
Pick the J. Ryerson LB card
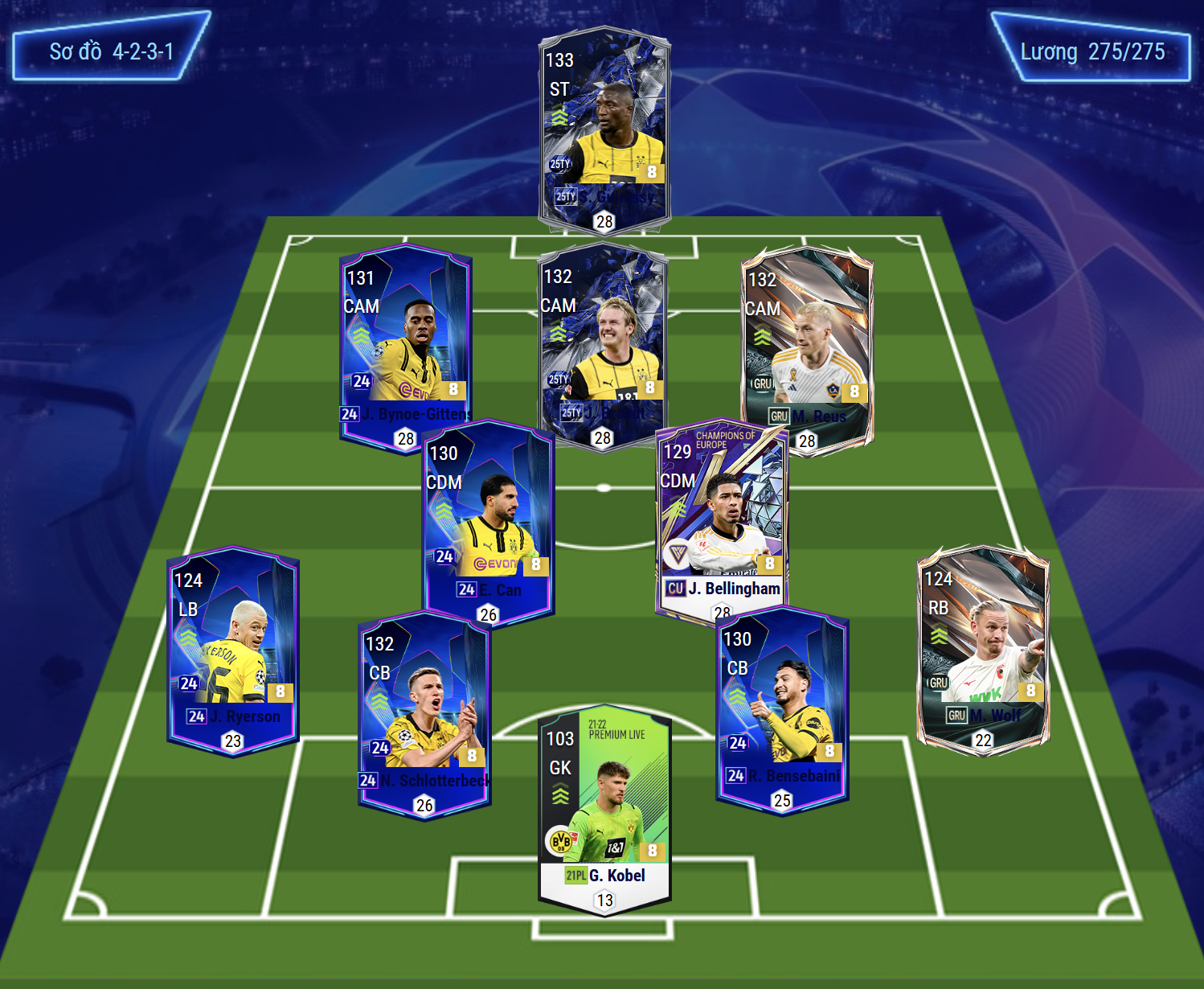pyautogui.click(x=233, y=650)
